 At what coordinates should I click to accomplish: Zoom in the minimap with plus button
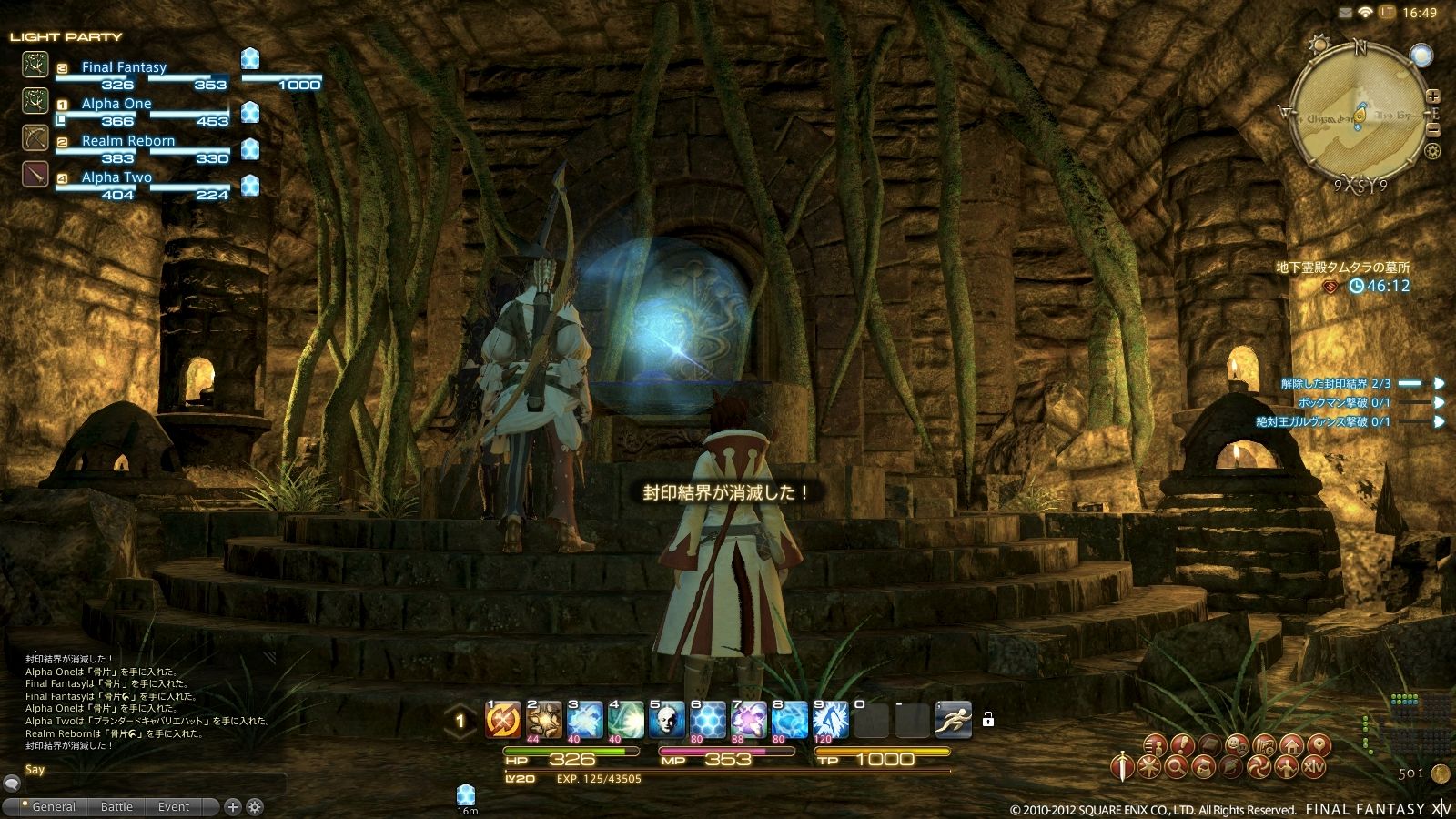pos(1434,96)
